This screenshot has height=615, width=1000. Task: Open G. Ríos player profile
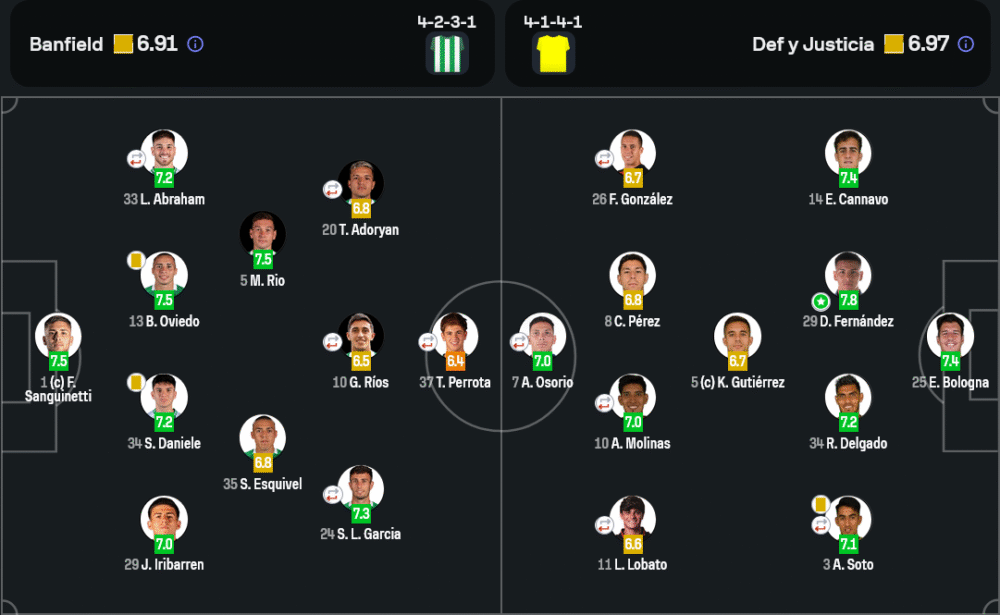click(361, 337)
